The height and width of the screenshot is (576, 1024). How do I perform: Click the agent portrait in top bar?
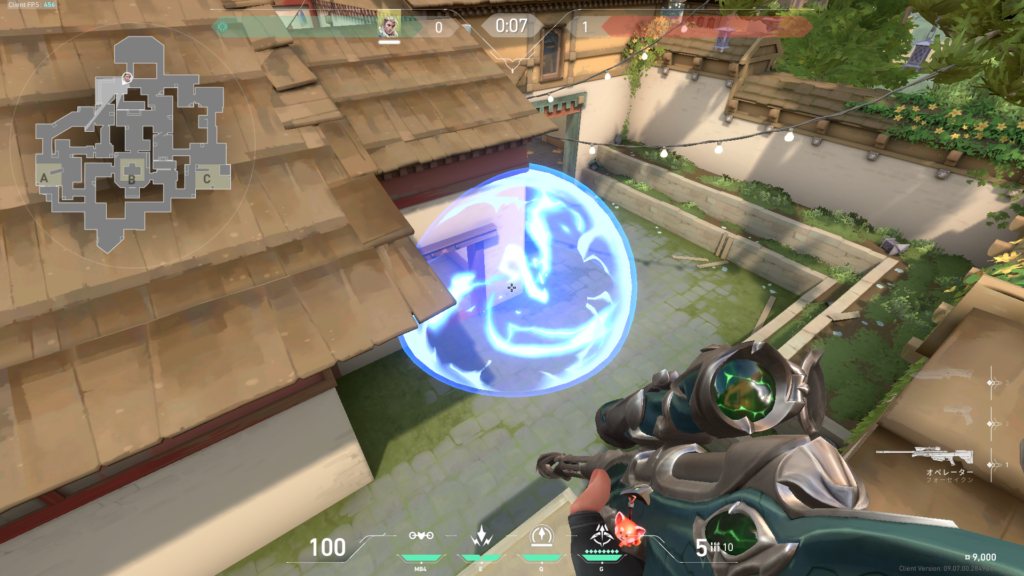click(x=389, y=25)
